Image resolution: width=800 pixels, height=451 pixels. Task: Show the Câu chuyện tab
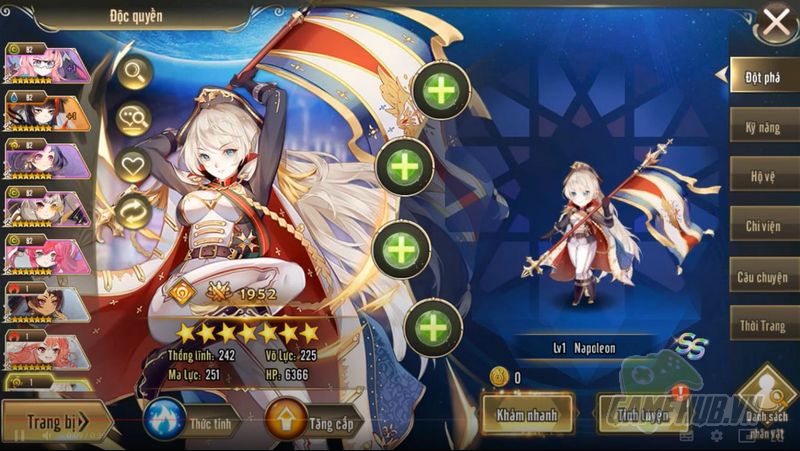[x=763, y=275]
